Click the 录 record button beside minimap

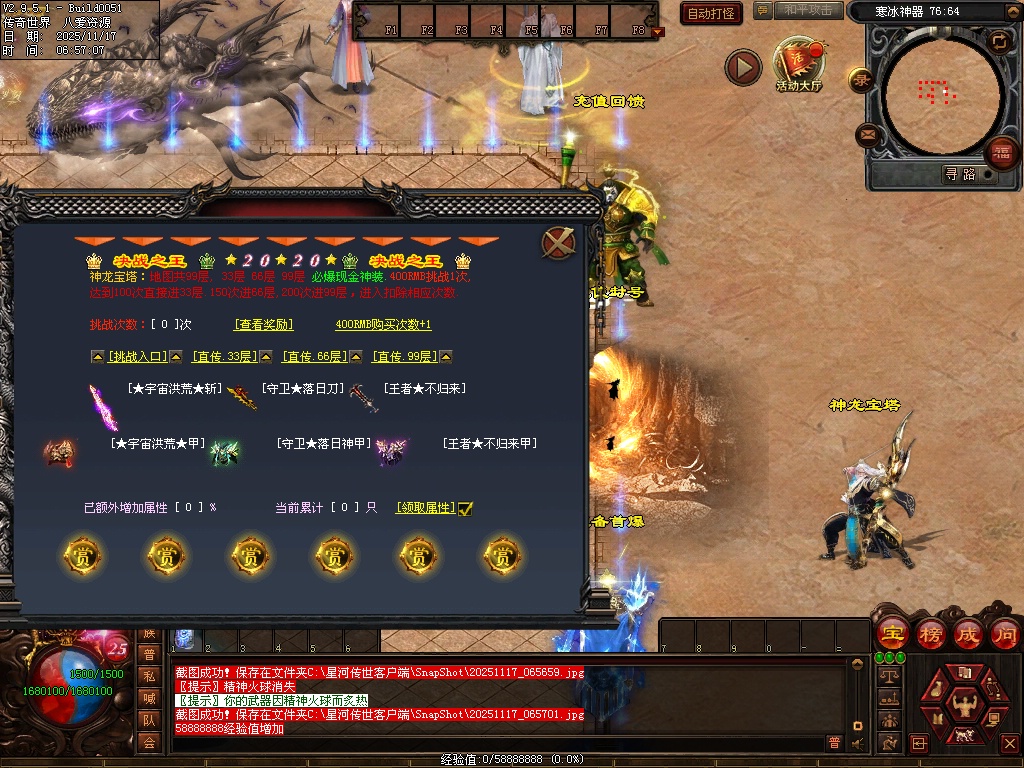point(860,80)
